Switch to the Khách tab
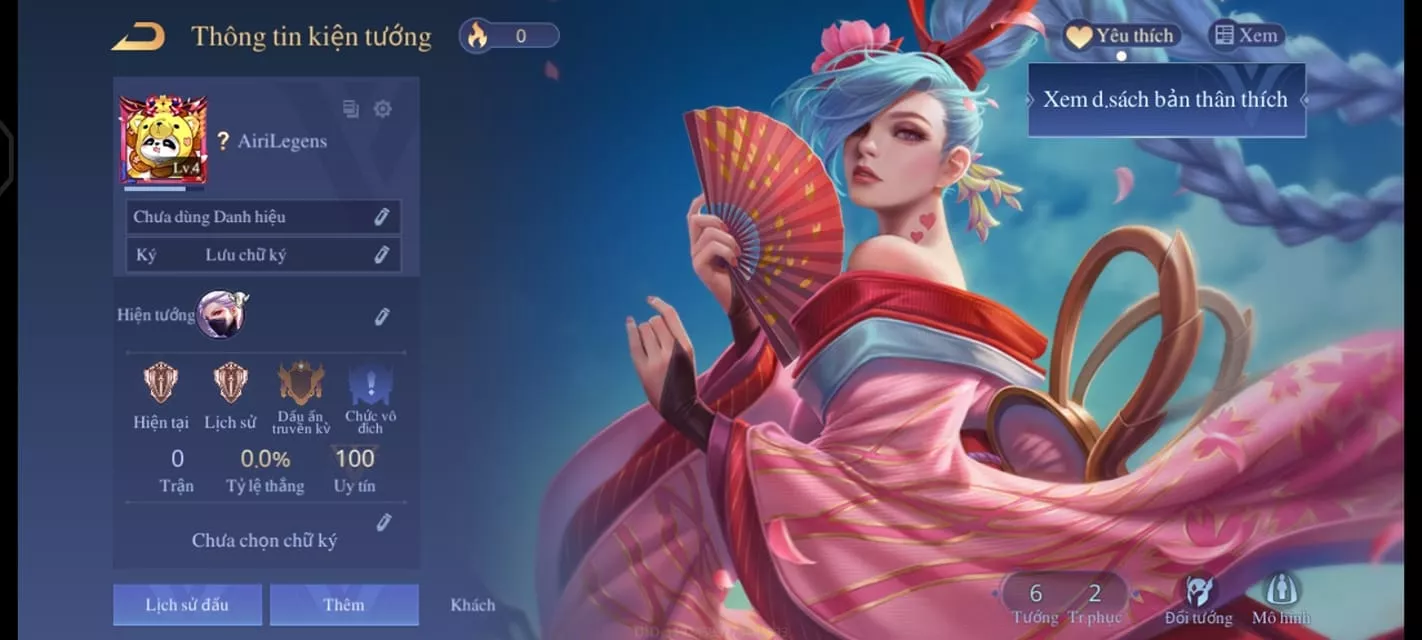 click(472, 605)
